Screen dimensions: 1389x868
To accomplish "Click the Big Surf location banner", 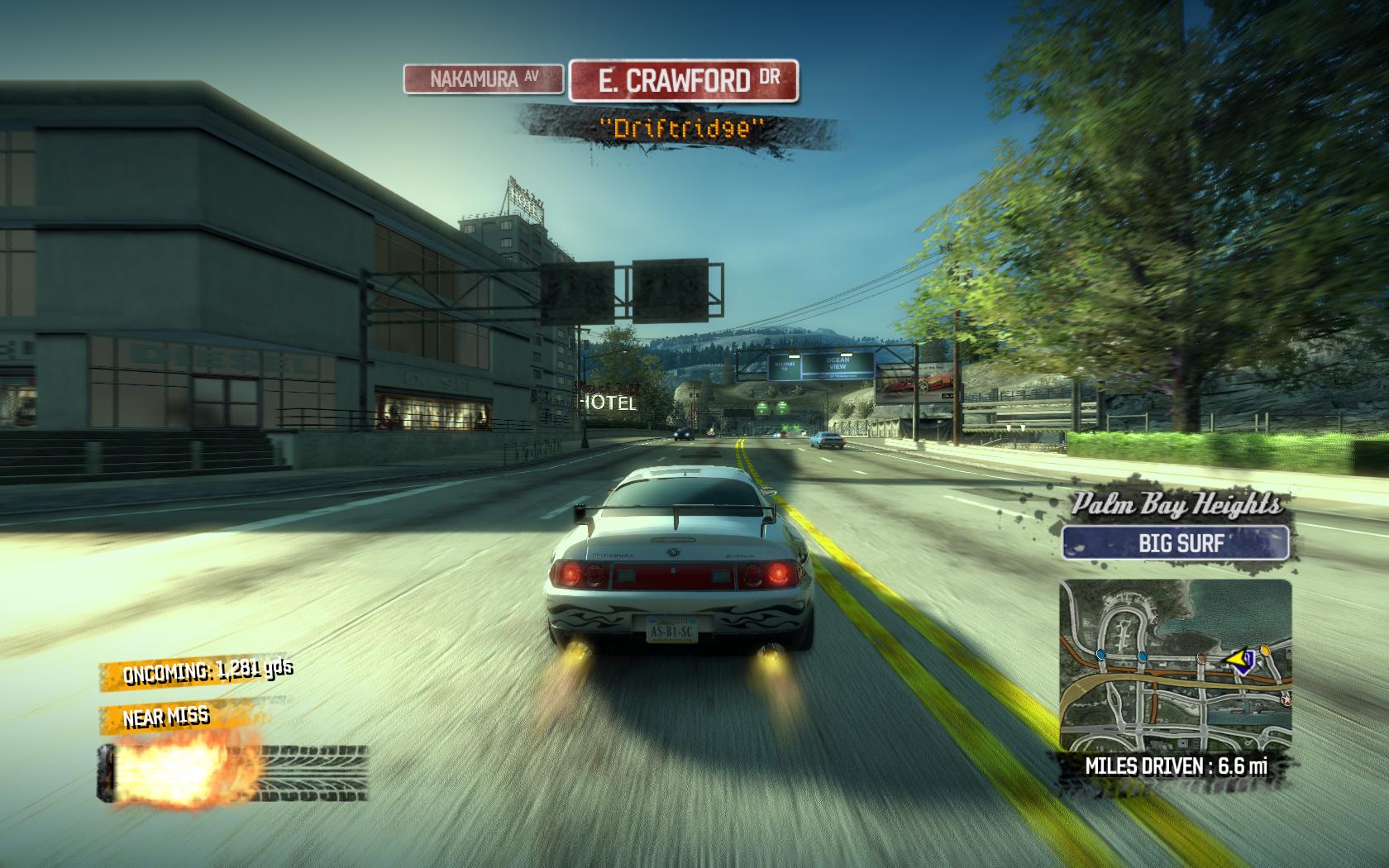I will coord(1175,544).
